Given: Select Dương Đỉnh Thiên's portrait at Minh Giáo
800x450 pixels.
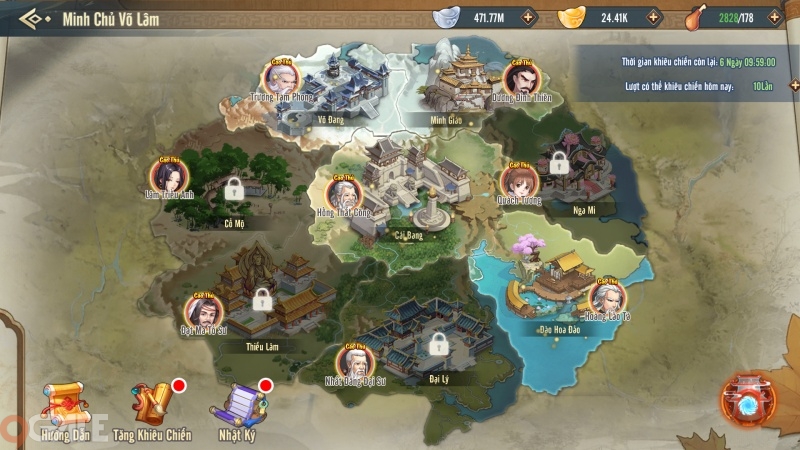Looking at the screenshot, I should (521, 77).
